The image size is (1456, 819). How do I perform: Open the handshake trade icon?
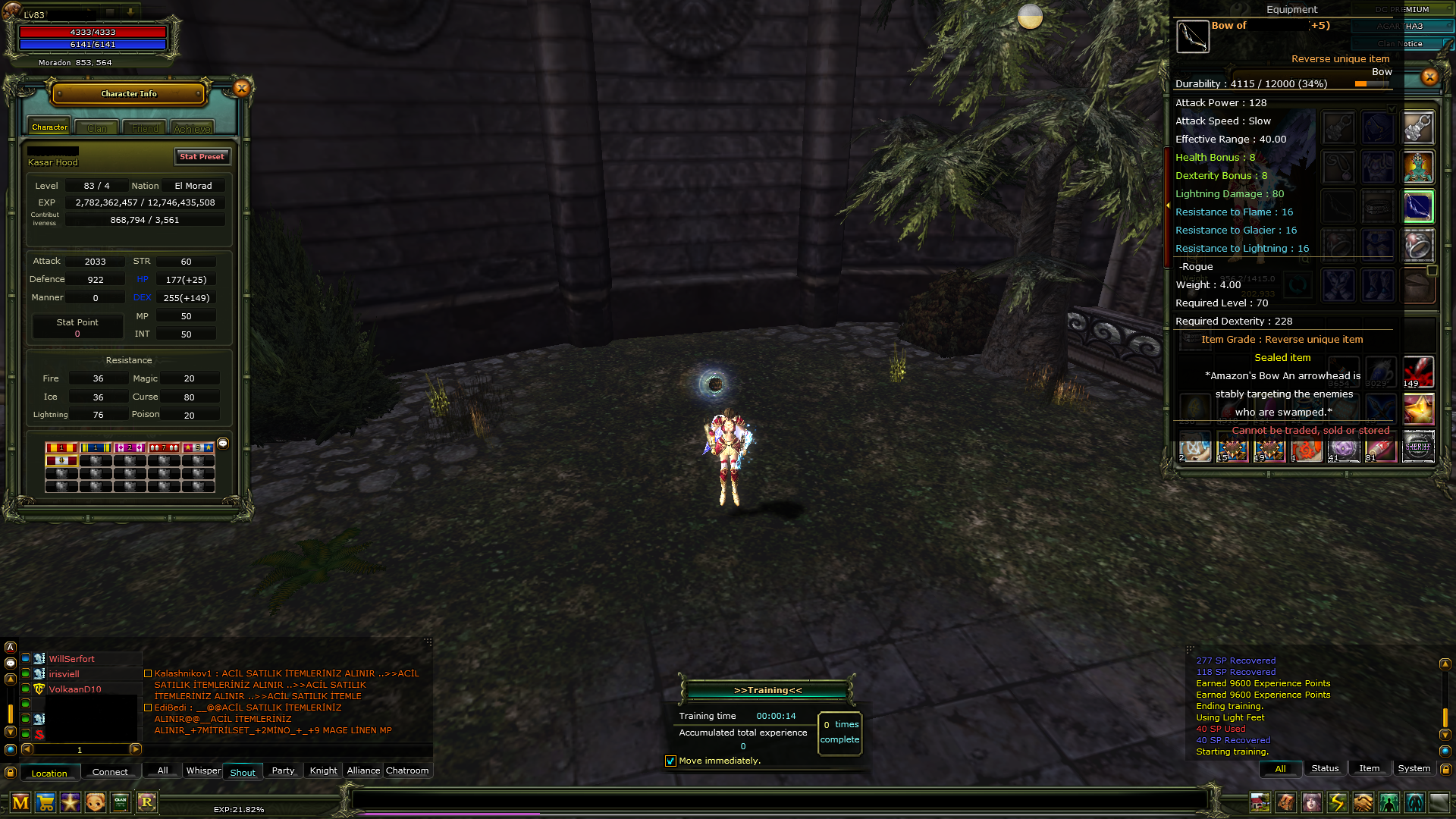click(x=1363, y=802)
